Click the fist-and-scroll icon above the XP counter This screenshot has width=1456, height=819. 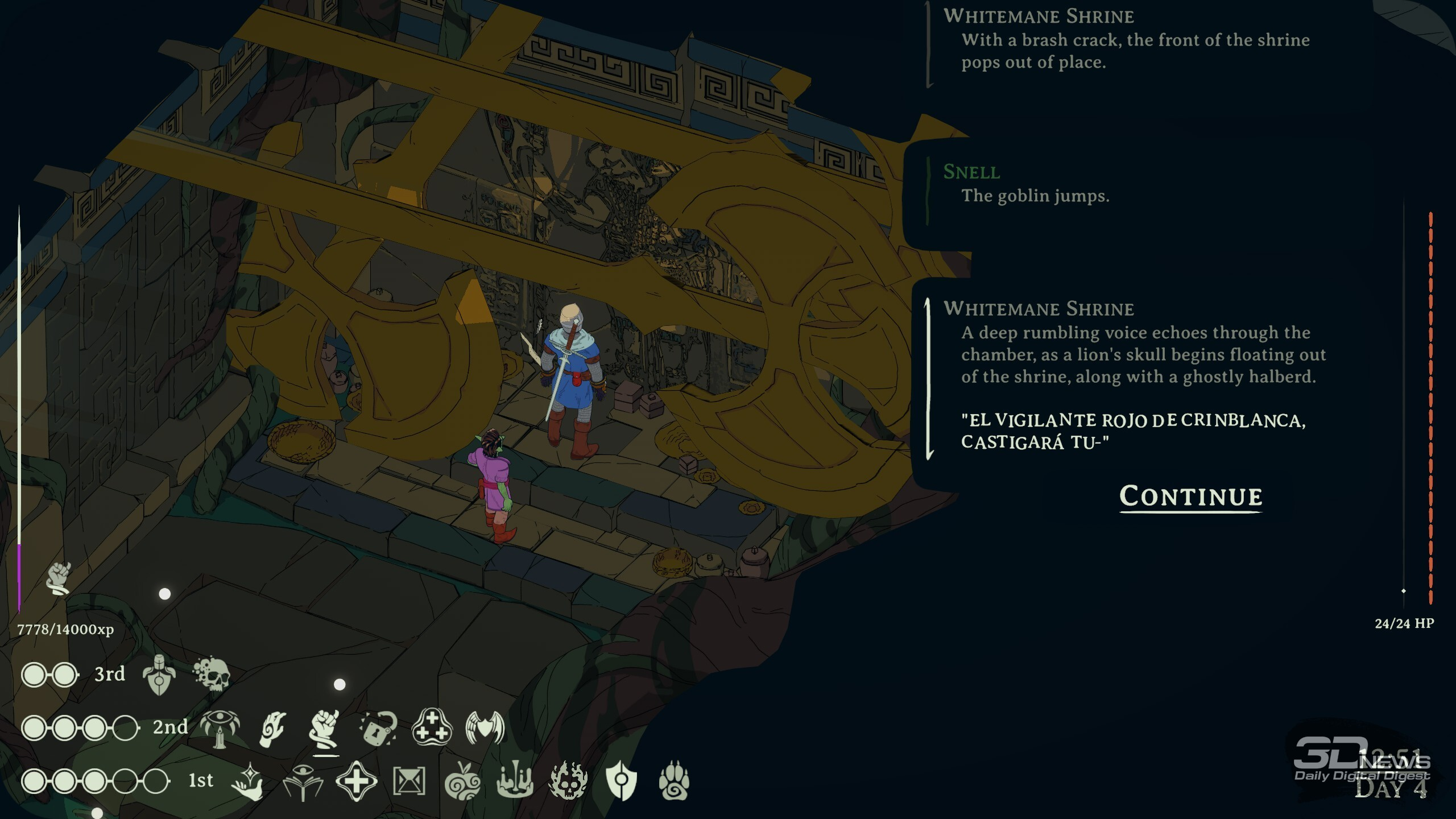(x=59, y=578)
